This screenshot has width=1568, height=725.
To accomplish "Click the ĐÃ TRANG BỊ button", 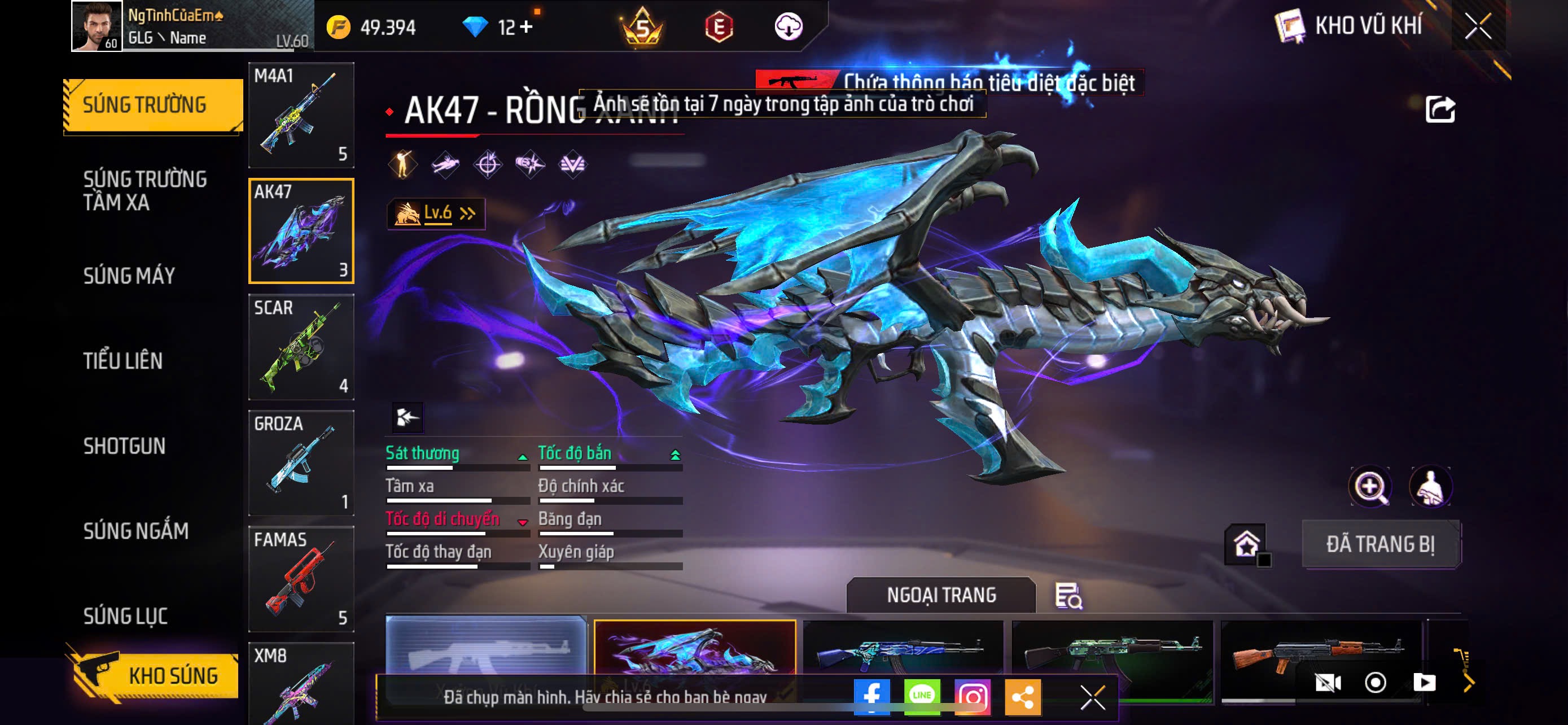I will [1381, 544].
